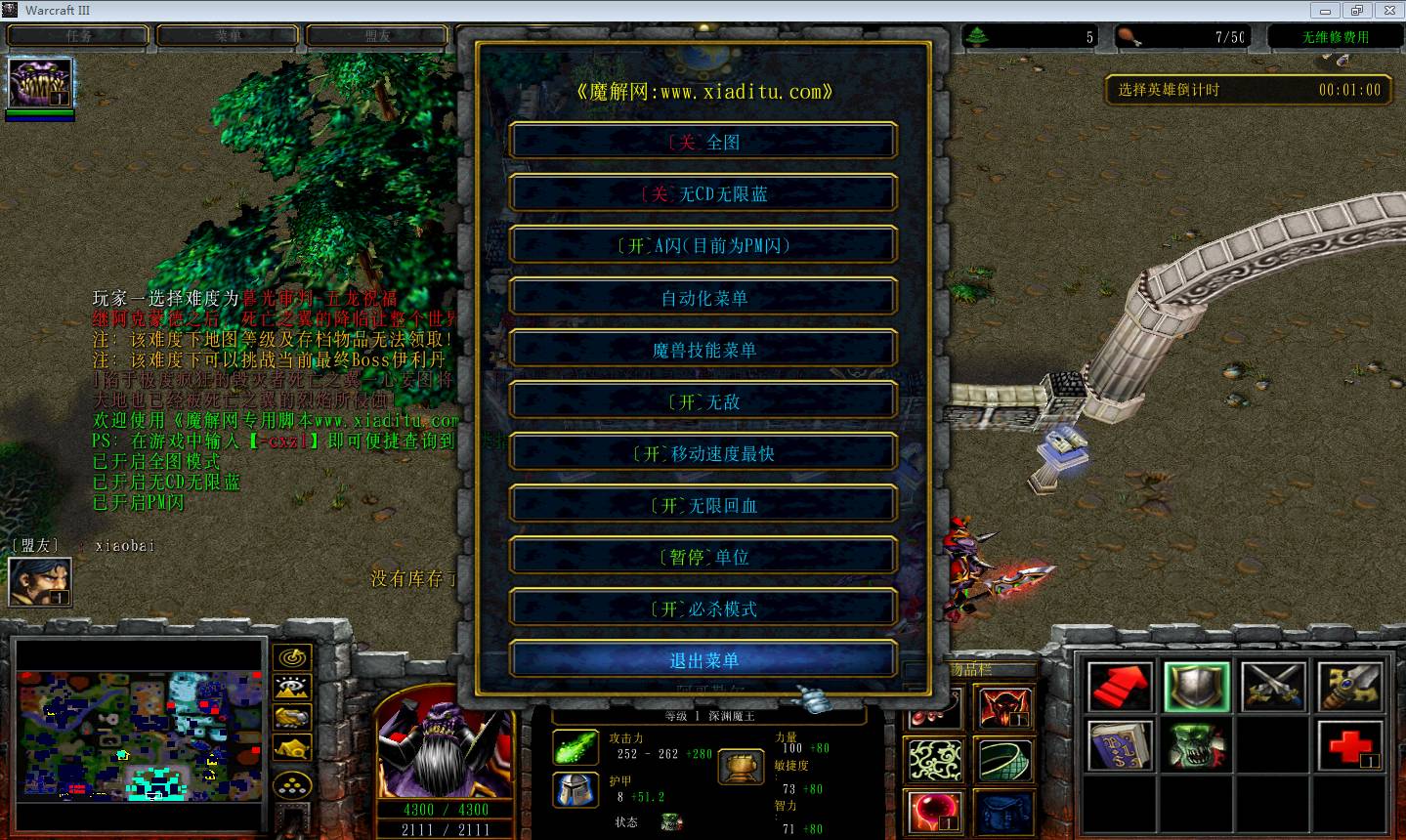This screenshot has height=840, width=1406.
Task: Click the formation toggle icon beside minimap
Action: [291, 781]
